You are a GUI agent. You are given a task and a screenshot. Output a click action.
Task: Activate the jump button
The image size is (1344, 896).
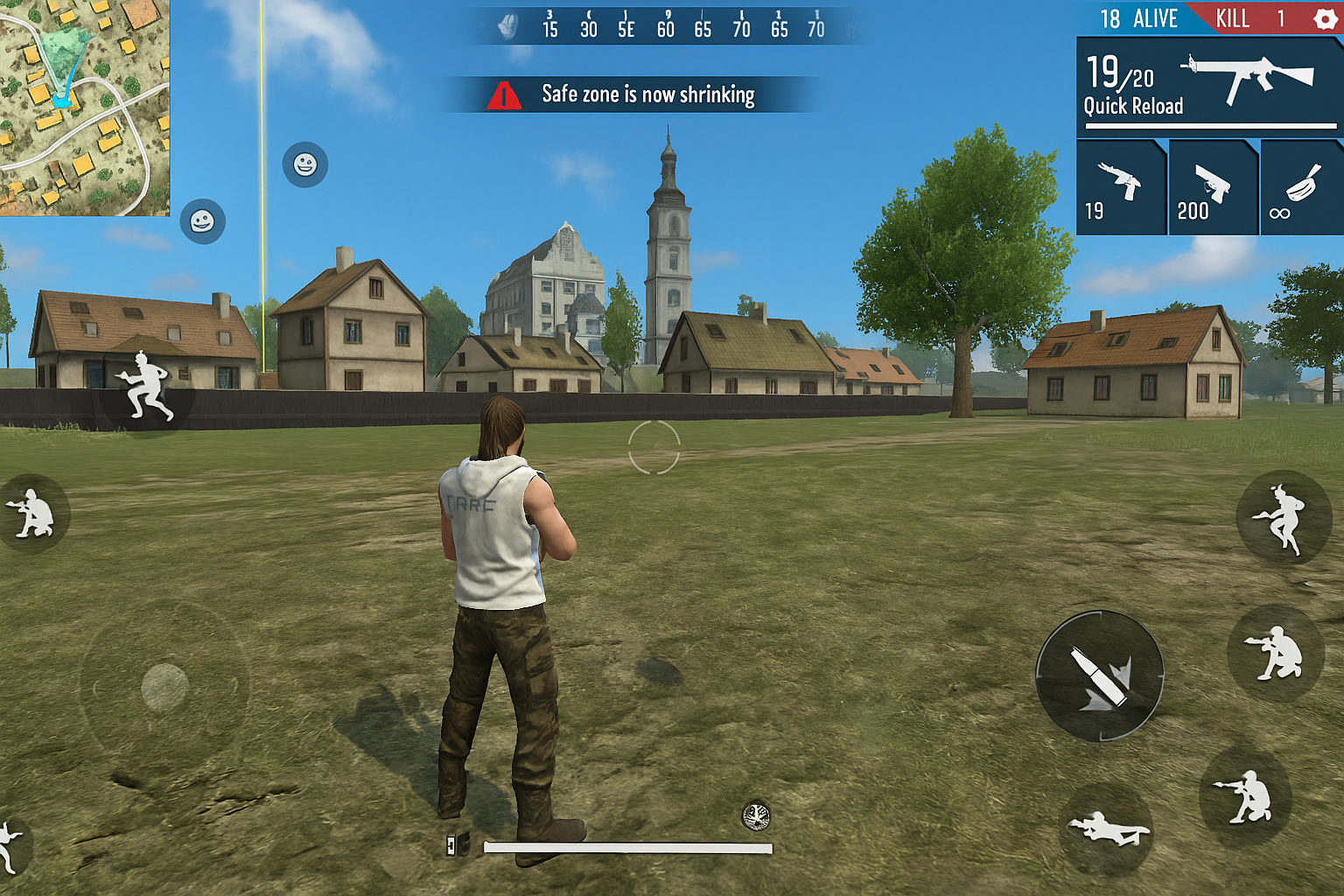1283,518
